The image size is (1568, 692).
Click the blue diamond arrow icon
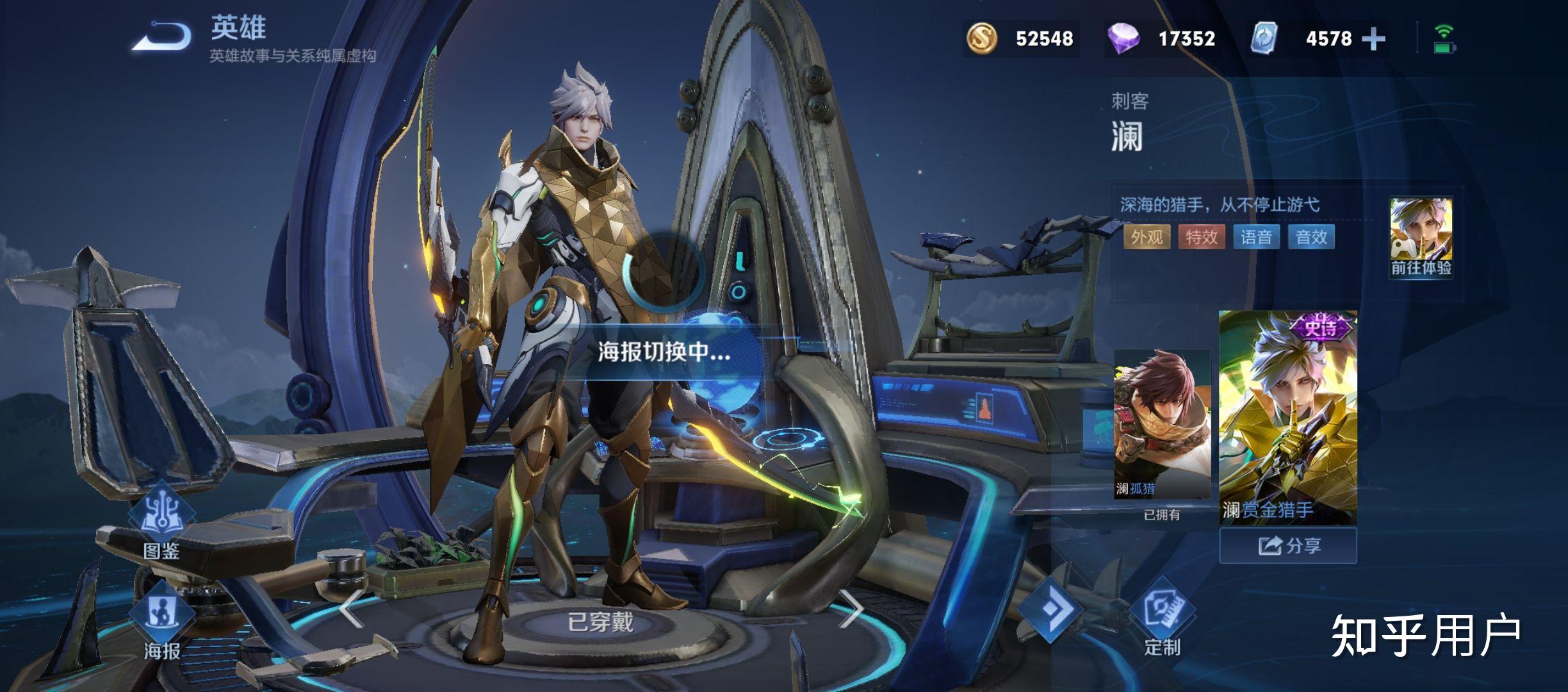tap(1050, 607)
